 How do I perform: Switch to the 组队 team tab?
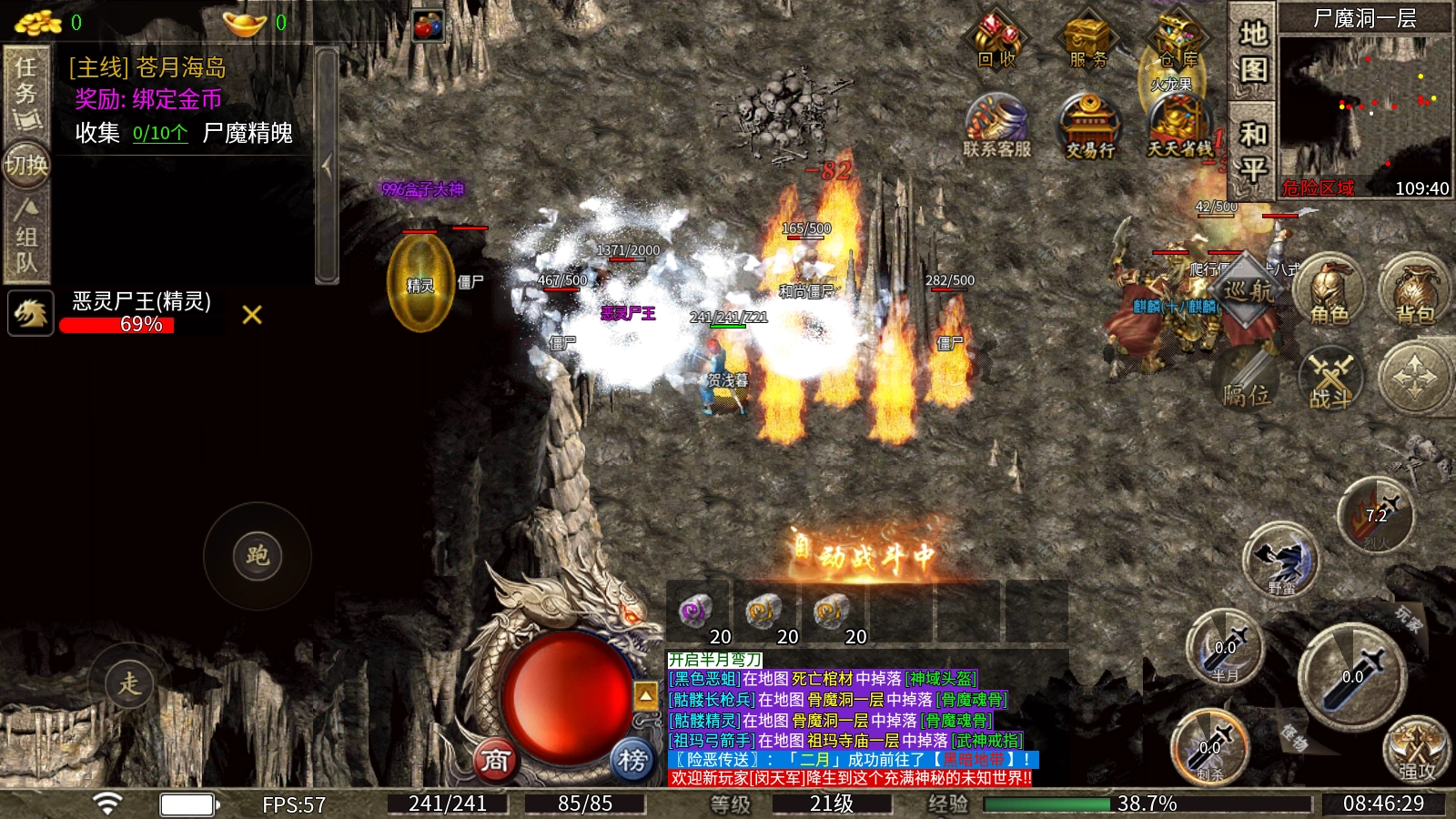tap(25, 238)
